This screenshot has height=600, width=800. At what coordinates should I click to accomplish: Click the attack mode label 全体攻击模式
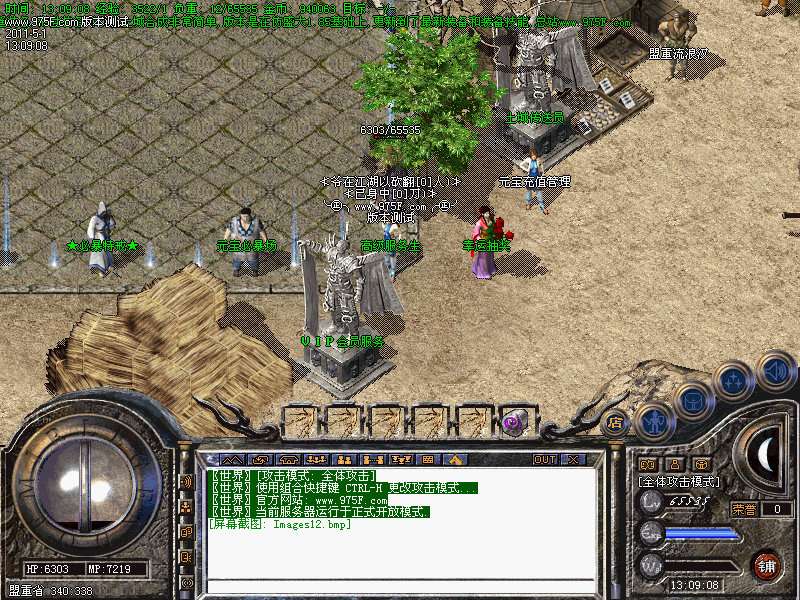(680, 481)
